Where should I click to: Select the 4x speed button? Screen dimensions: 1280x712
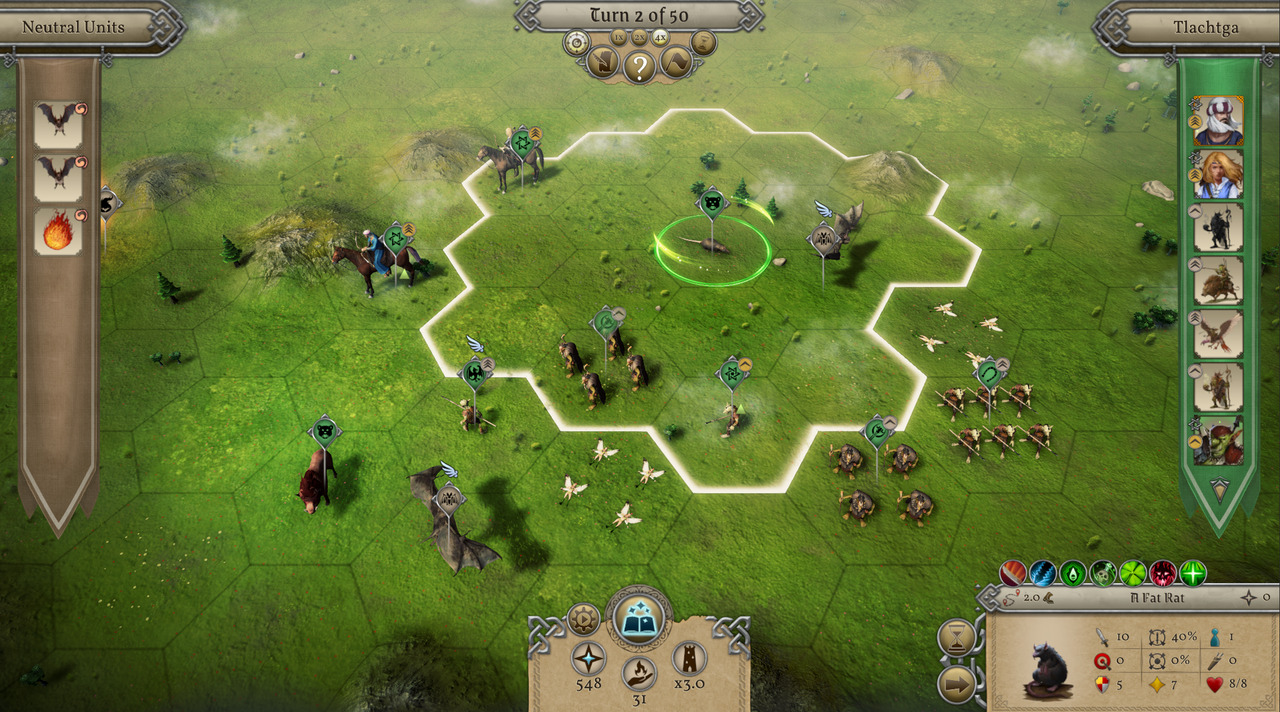click(x=660, y=38)
